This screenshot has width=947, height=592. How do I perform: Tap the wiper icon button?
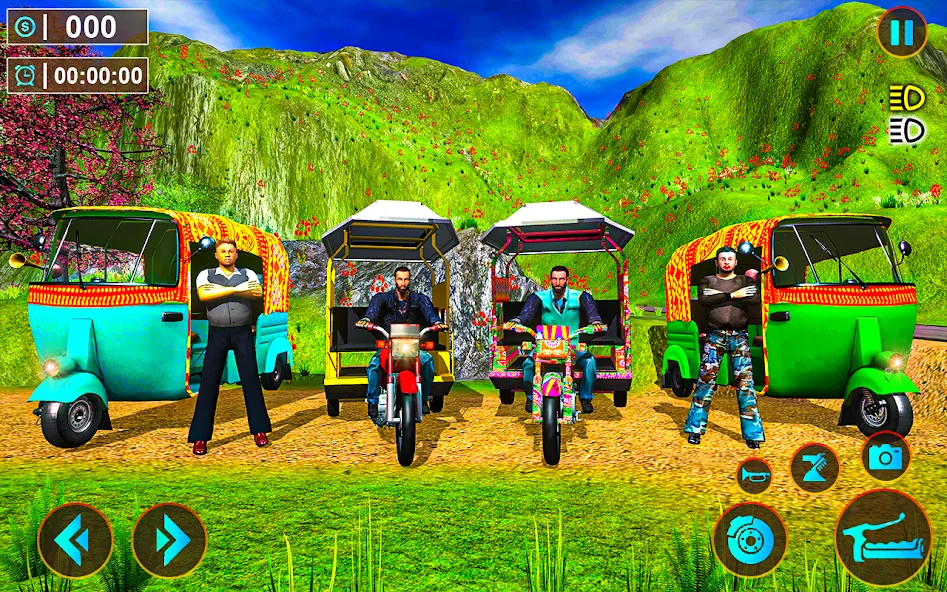[x=814, y=467]
